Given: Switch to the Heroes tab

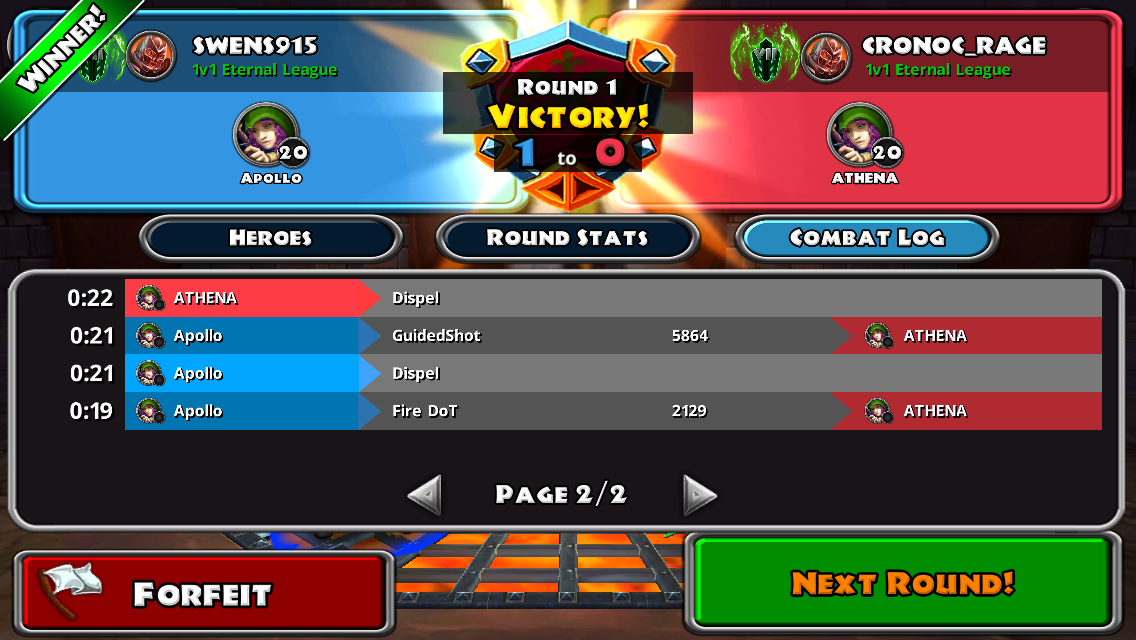Looking at the screenshot, I should (270, 238).
